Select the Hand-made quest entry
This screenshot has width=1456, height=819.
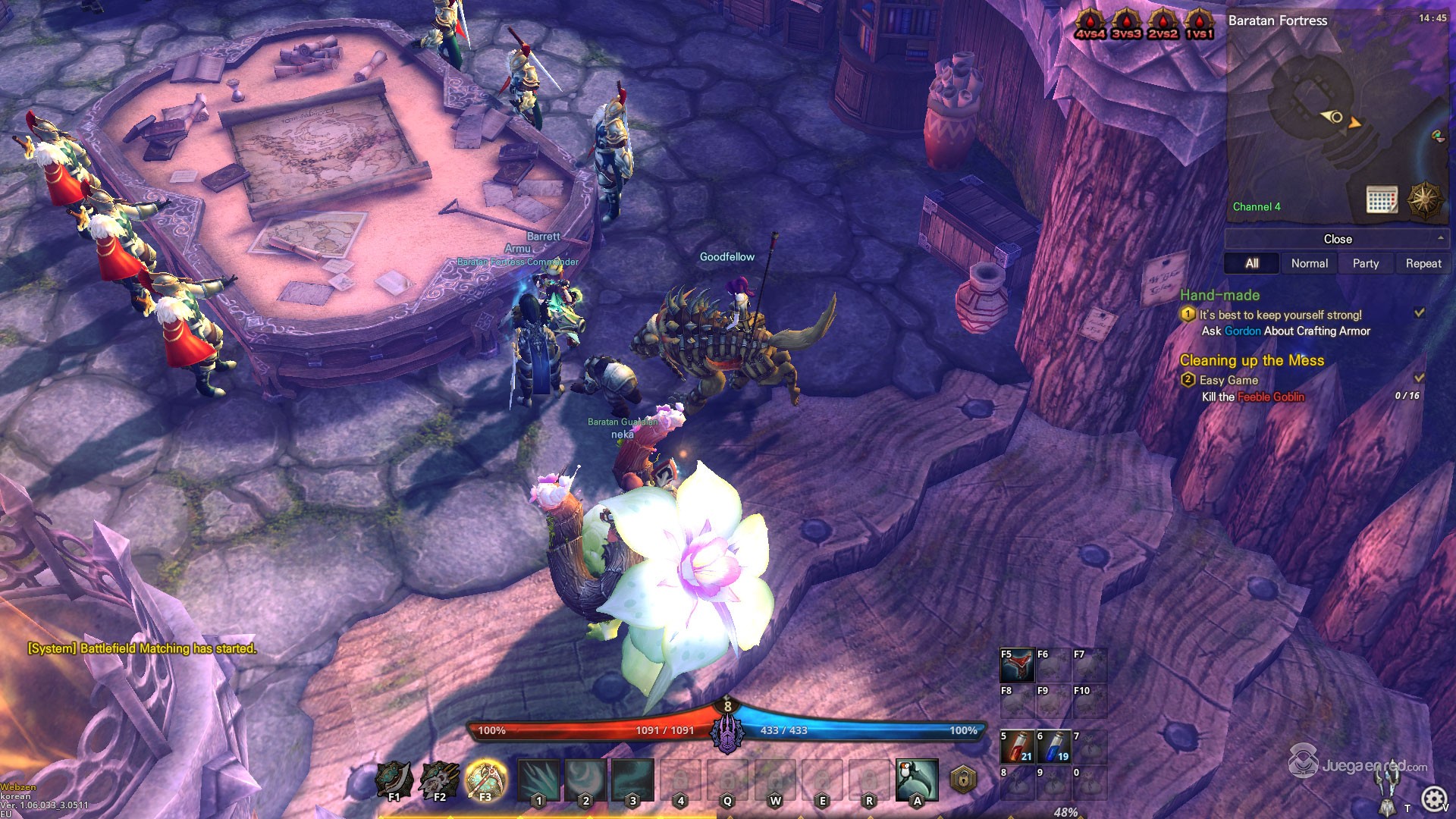tap(1219, 295)
